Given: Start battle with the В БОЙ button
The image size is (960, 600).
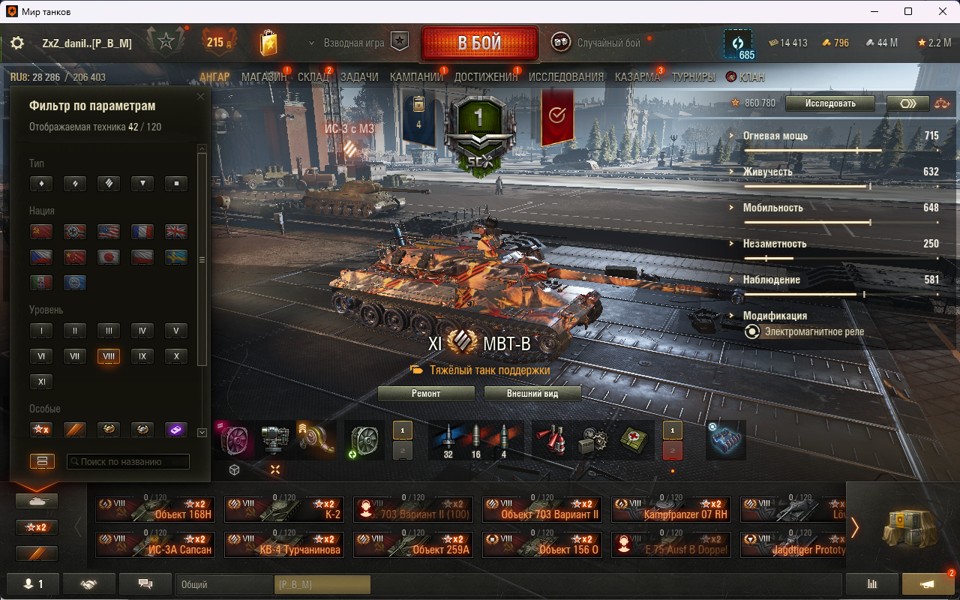Looking at the screenshot, I should [479, 43].
